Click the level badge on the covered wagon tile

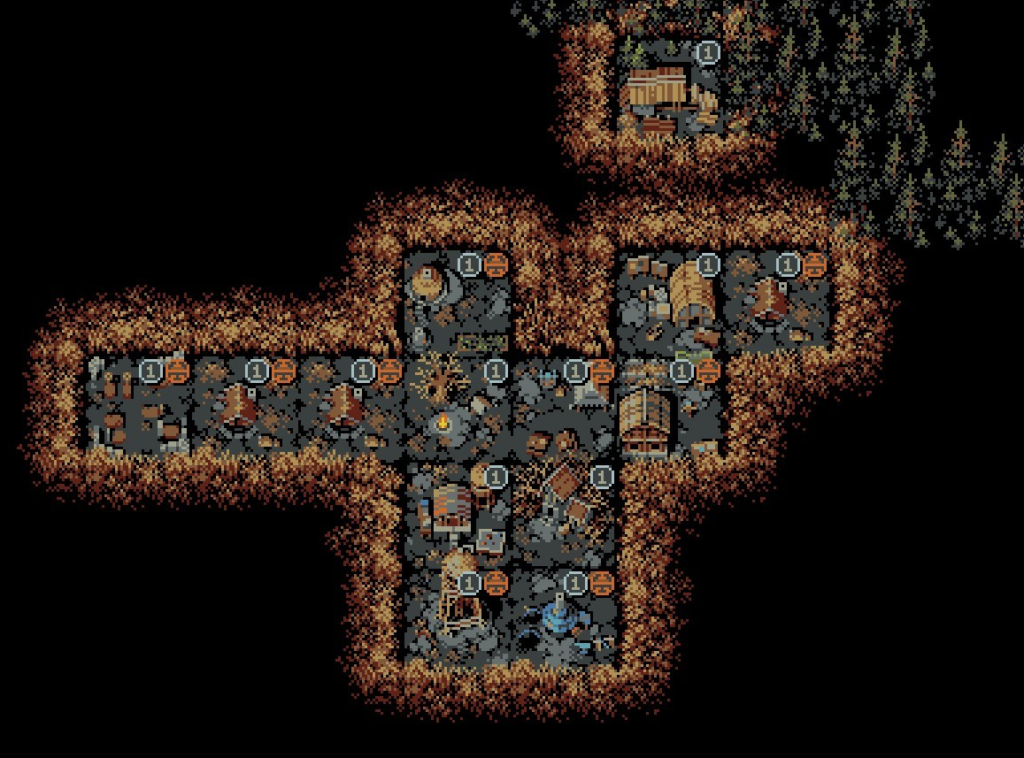coord(707,265)
